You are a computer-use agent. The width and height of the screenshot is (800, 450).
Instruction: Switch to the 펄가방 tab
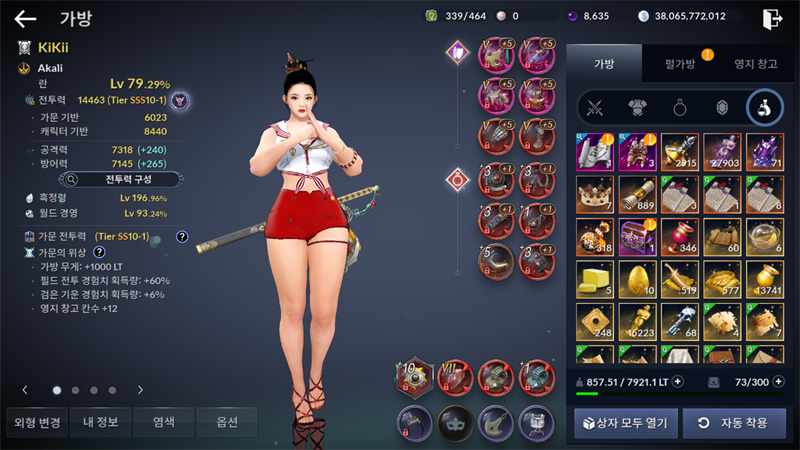coord(680,64)
